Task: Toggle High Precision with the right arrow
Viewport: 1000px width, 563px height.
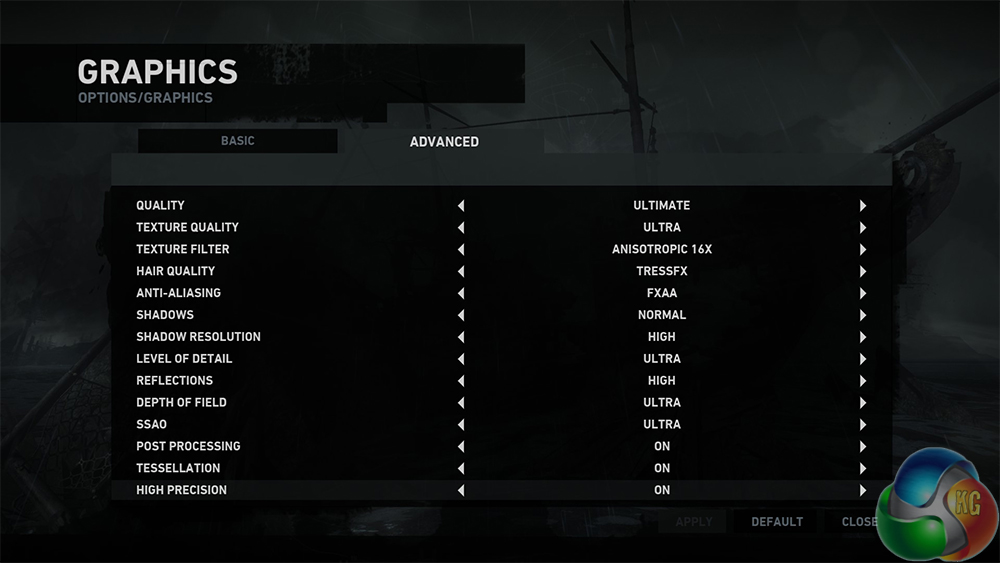Action: tap(862, 491)
